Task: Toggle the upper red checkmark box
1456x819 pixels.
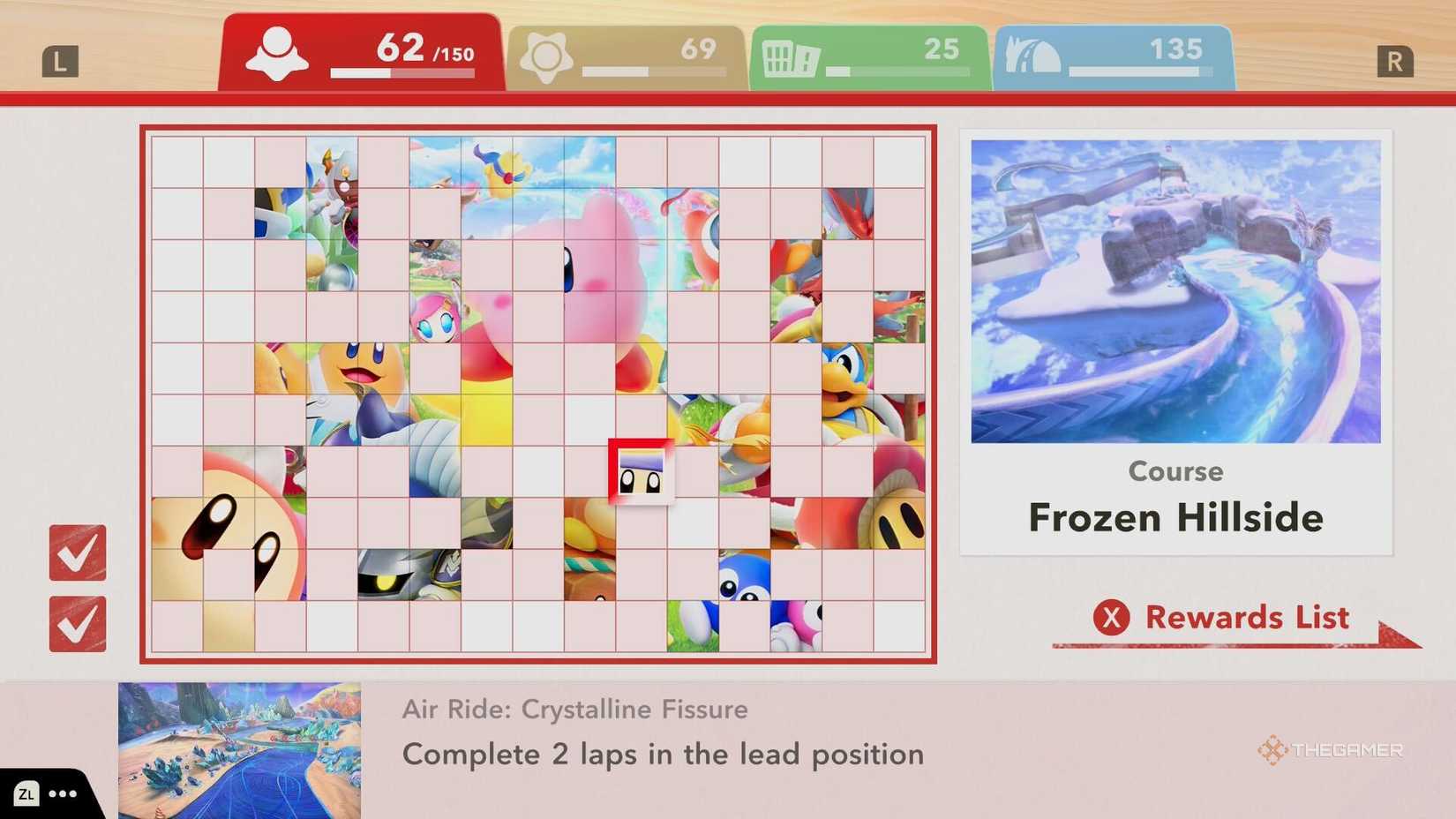Action: pyautogui.click(x=78, y=554)
